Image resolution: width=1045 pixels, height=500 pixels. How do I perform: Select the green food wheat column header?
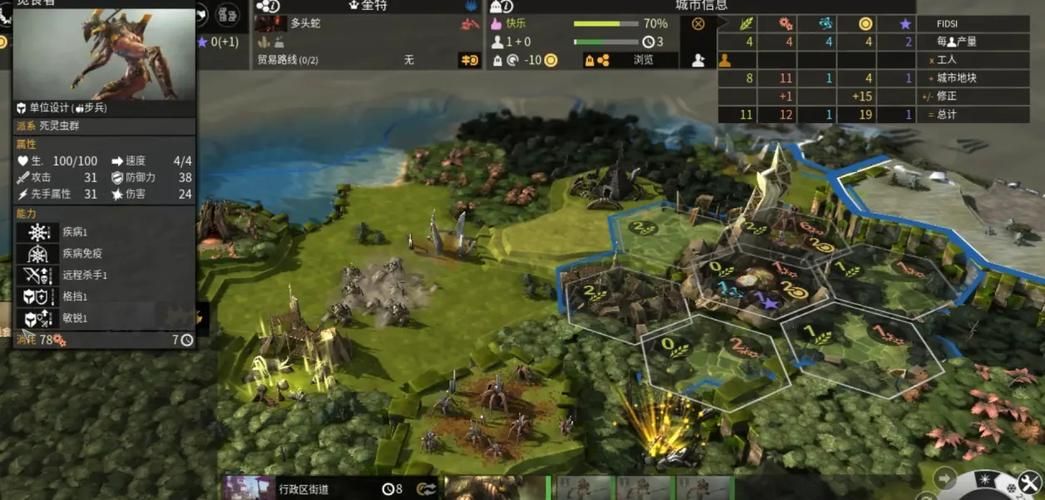pyautogui.click(x=747, y=23)
